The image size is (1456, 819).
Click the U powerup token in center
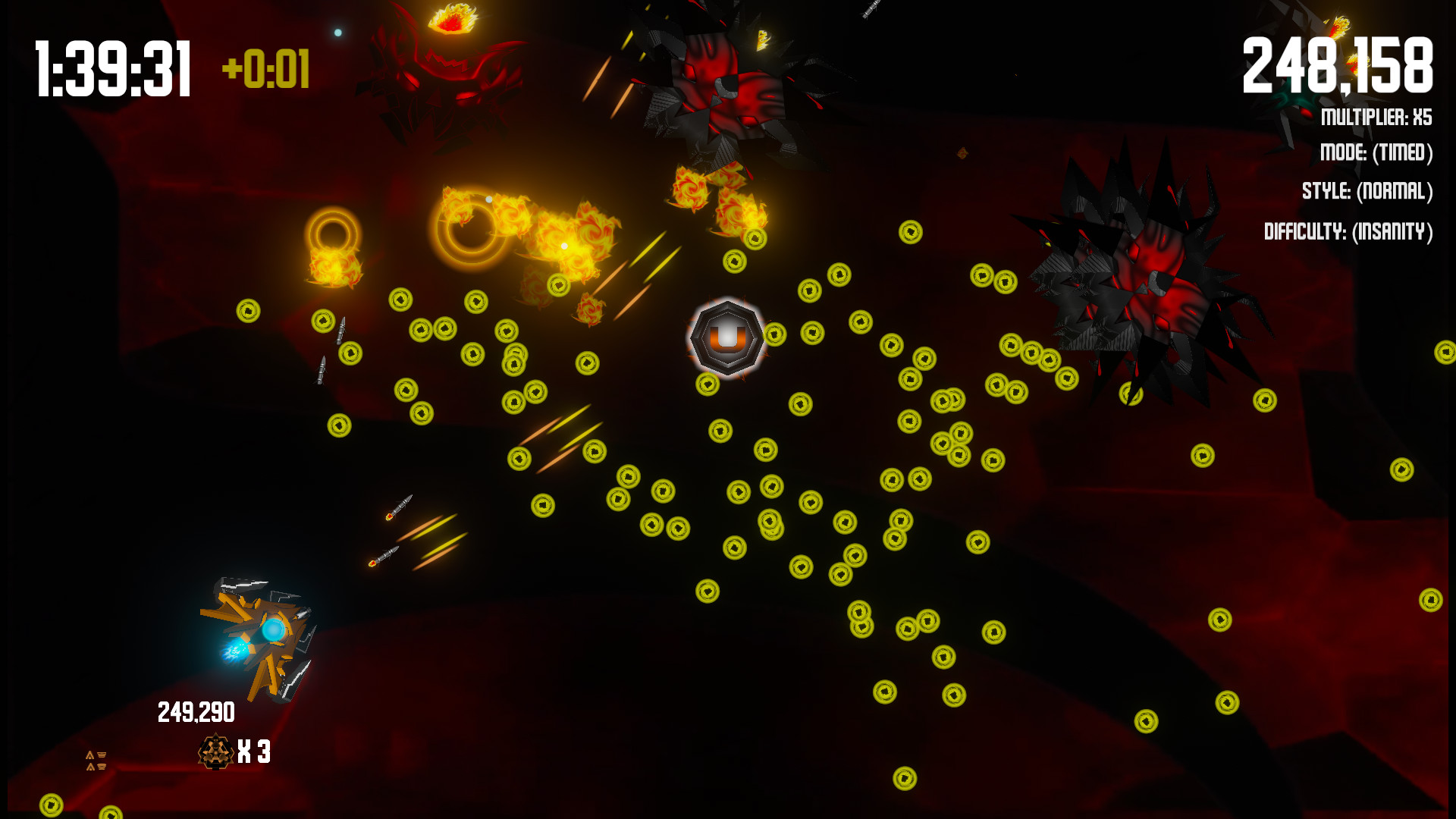tap(726, 339)
